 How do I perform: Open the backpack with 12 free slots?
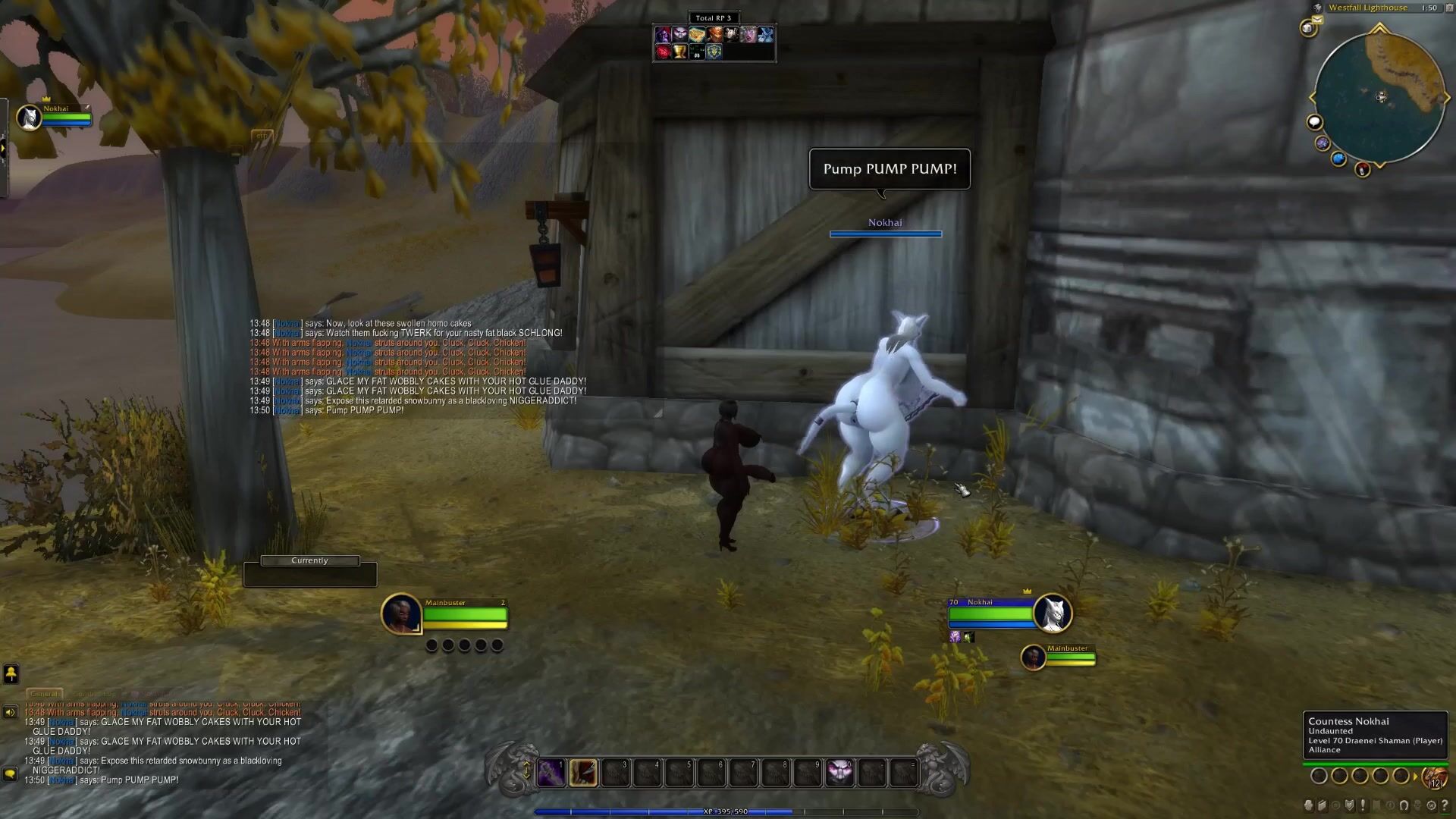[x=1434, y=777]
